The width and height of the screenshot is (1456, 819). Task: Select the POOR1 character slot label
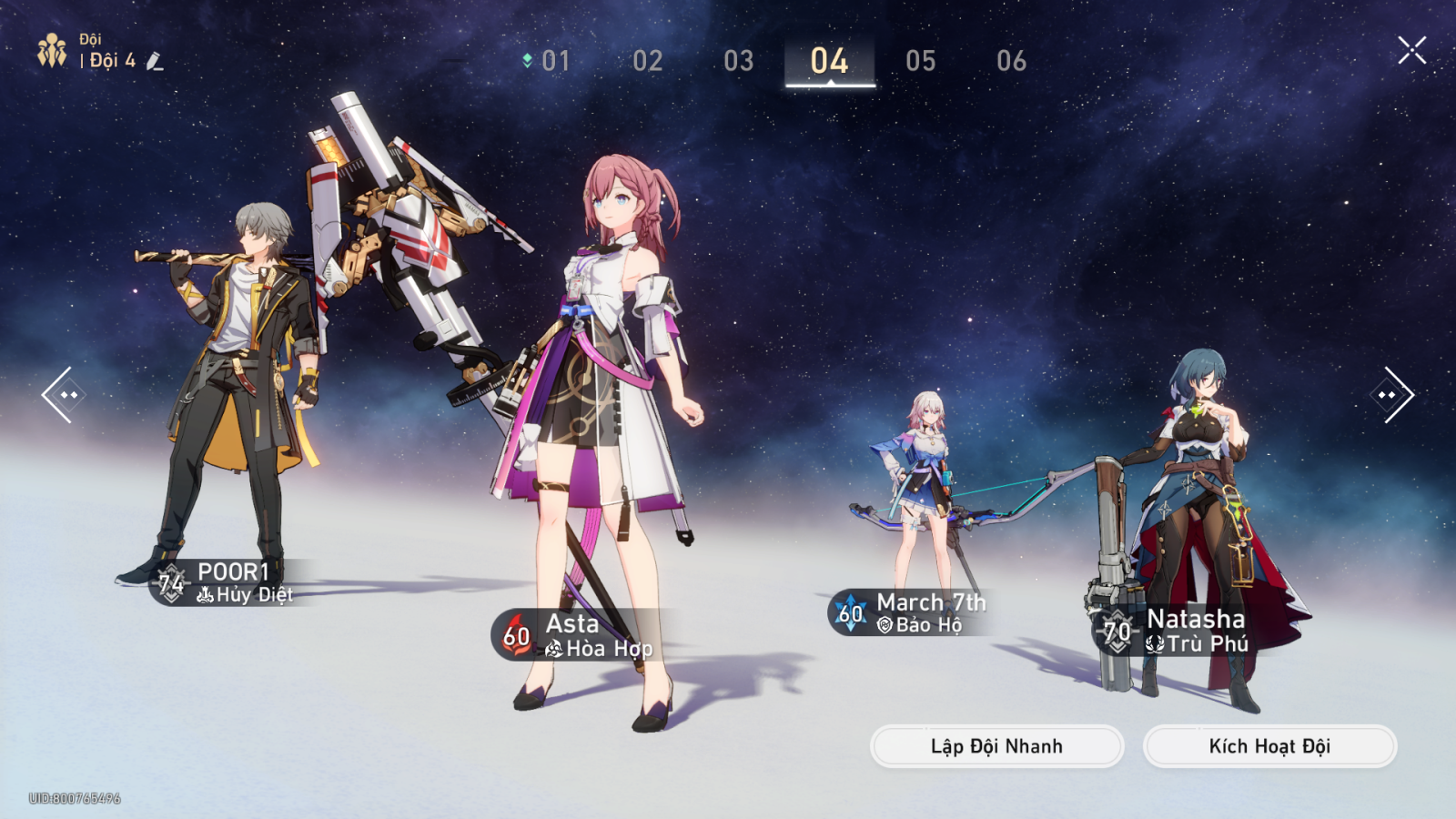click(227, 582)
